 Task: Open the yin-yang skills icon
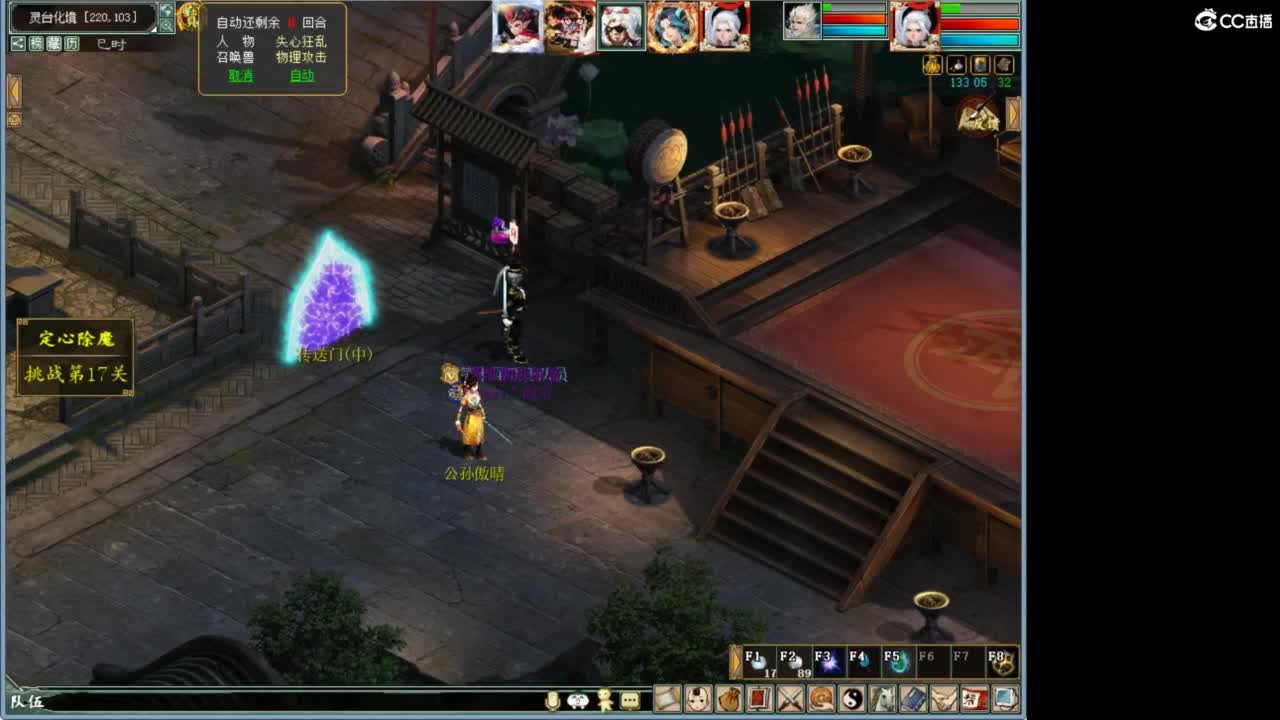coord(852,698)
